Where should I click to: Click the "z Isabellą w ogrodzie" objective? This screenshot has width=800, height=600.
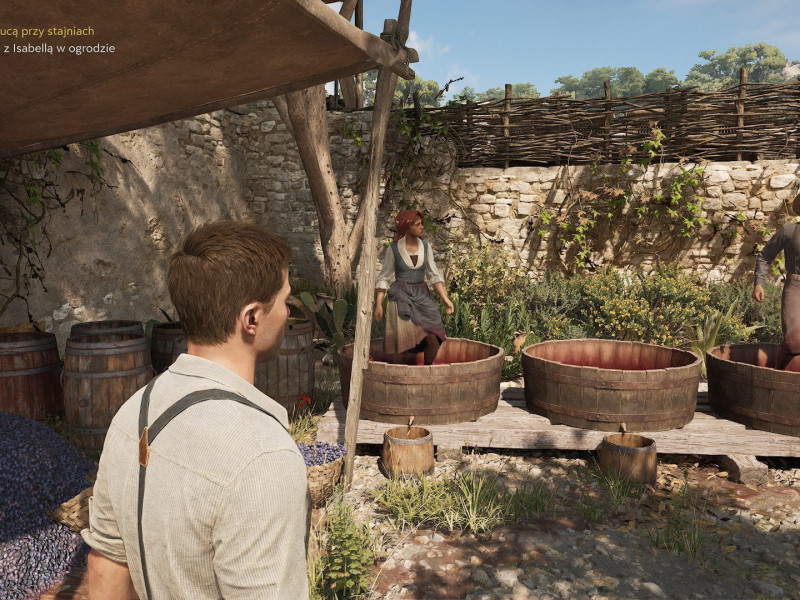point(59,48)
